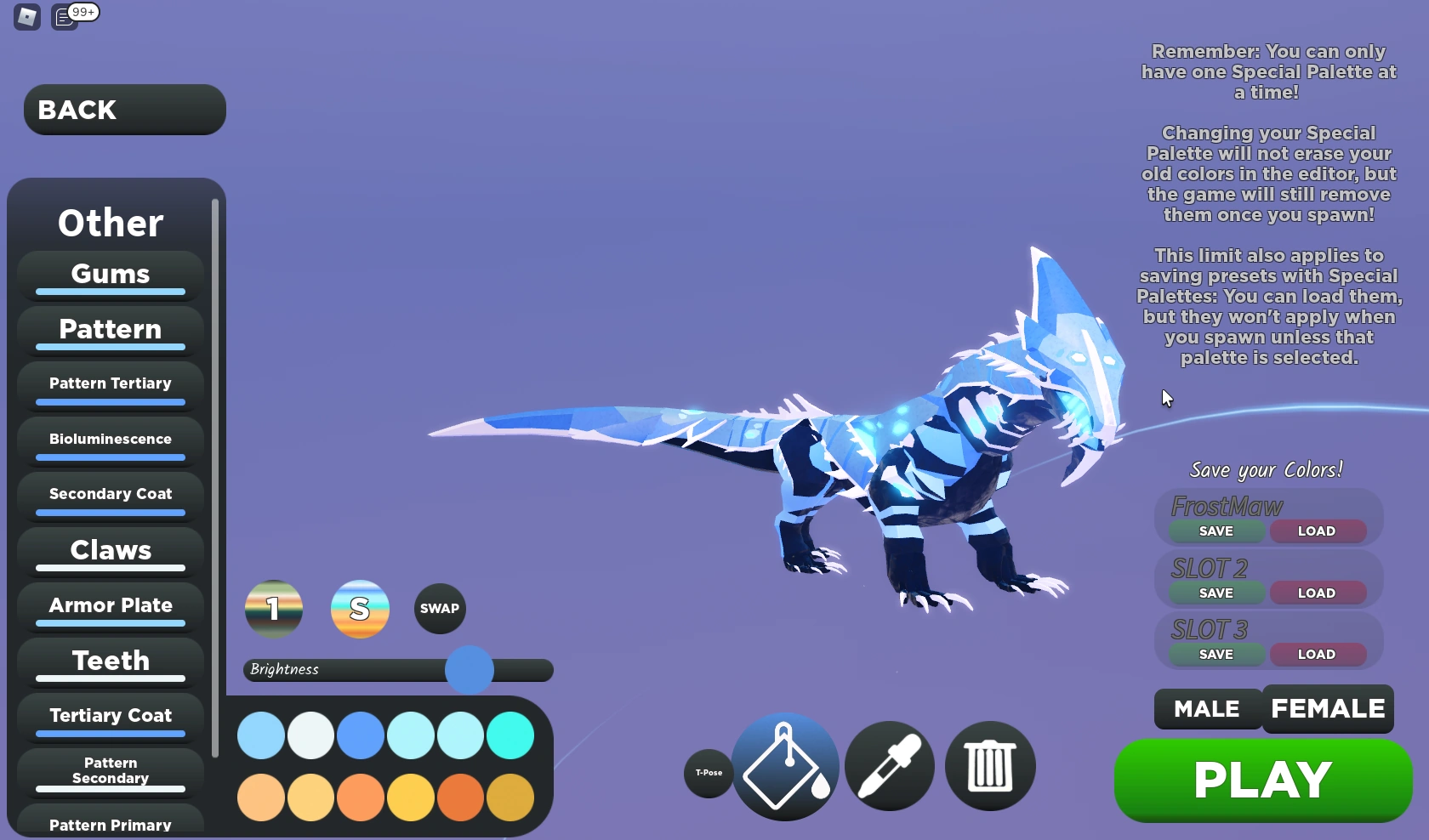Click the Roblox logo in top corner
This screenshot has height=840, width=1429.
coord(26,17)
